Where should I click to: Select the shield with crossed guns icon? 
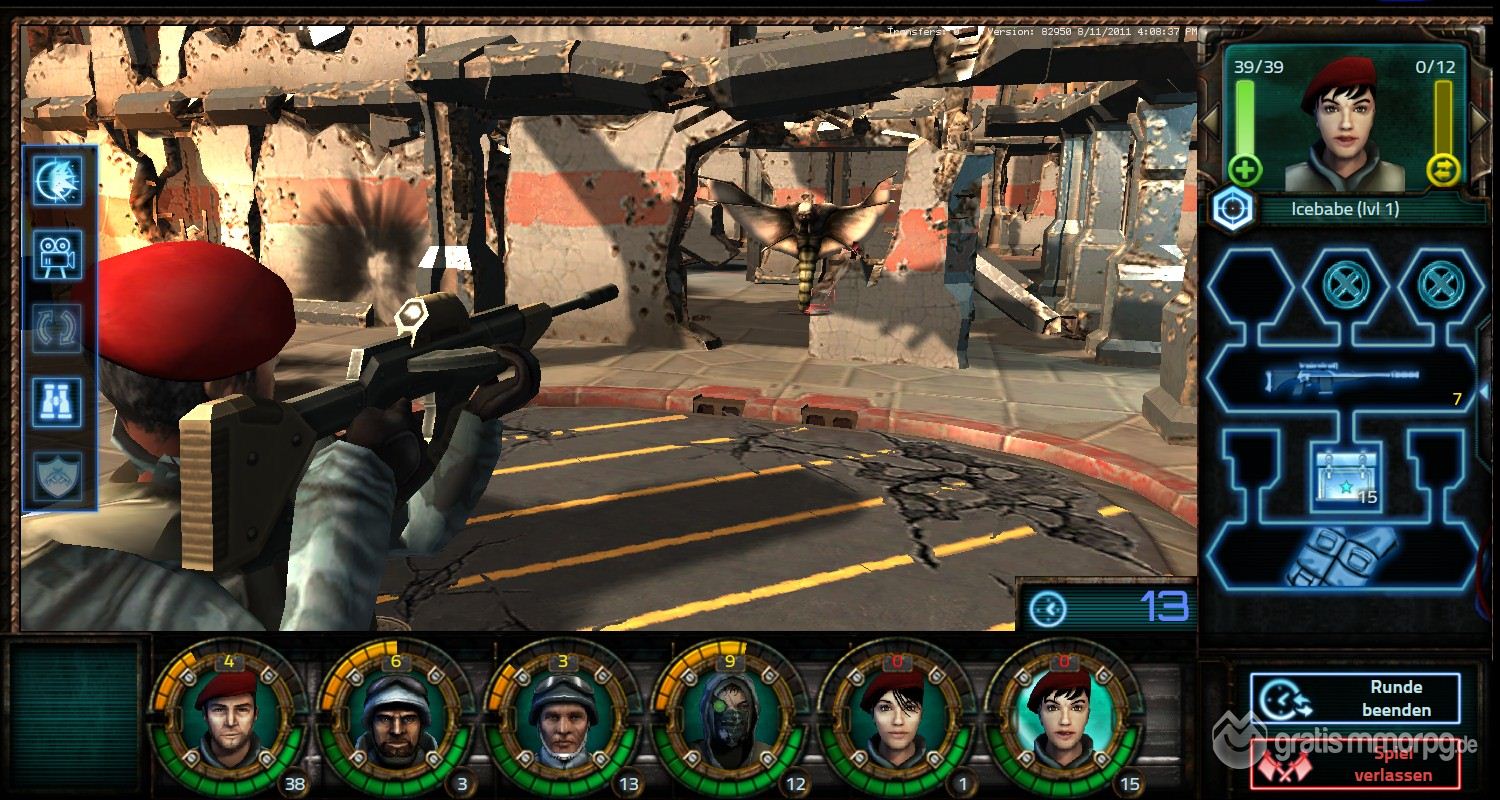coord(59,475)
